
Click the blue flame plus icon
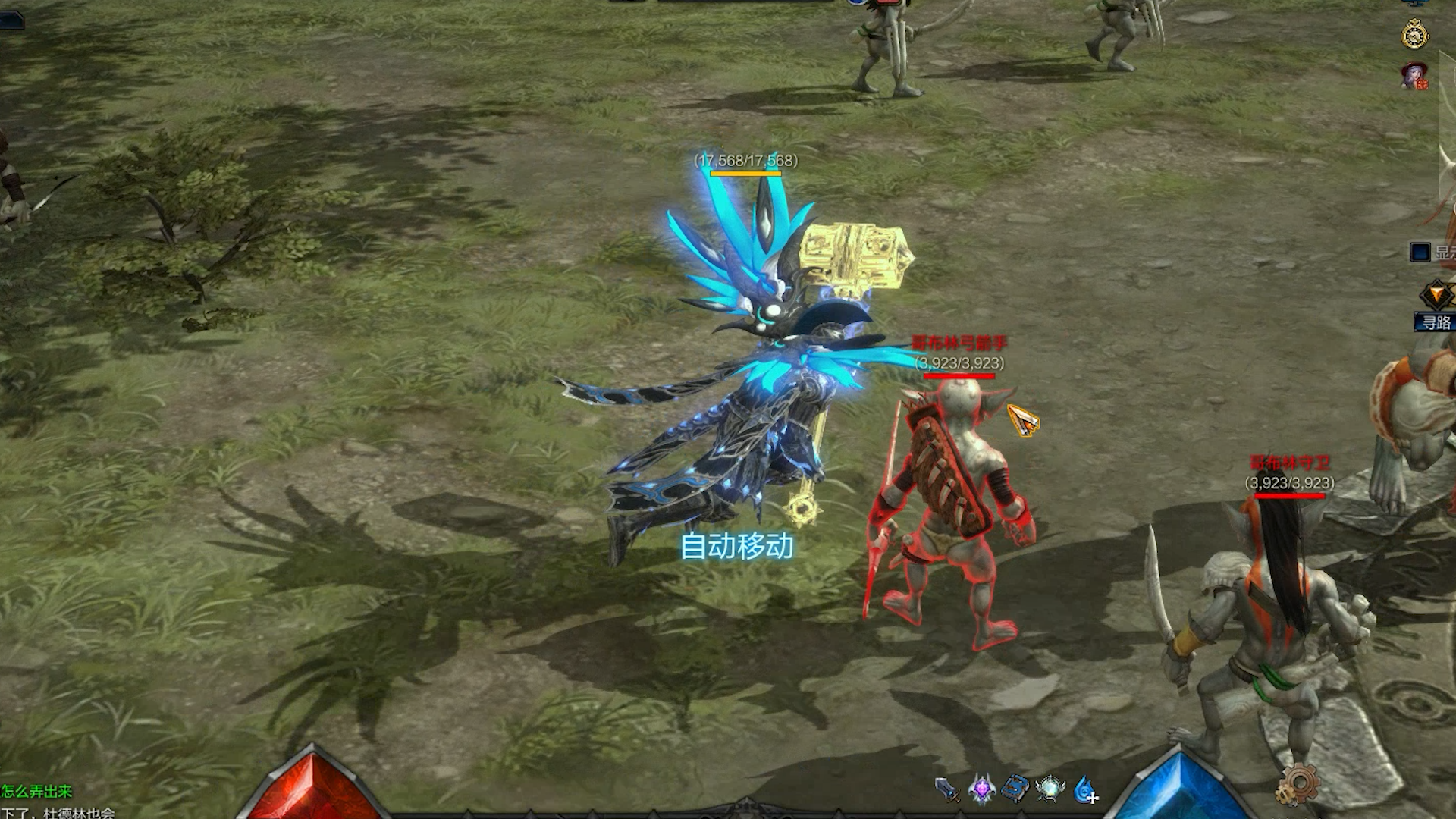[x=1085, y=789]
